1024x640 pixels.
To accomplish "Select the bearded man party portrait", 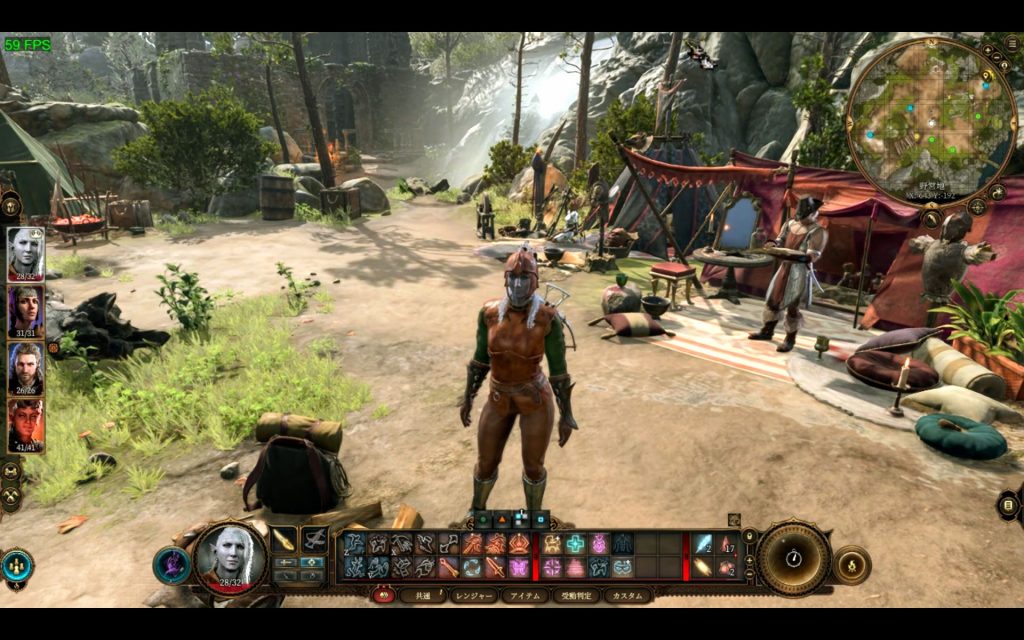I will tap(25, 368).
